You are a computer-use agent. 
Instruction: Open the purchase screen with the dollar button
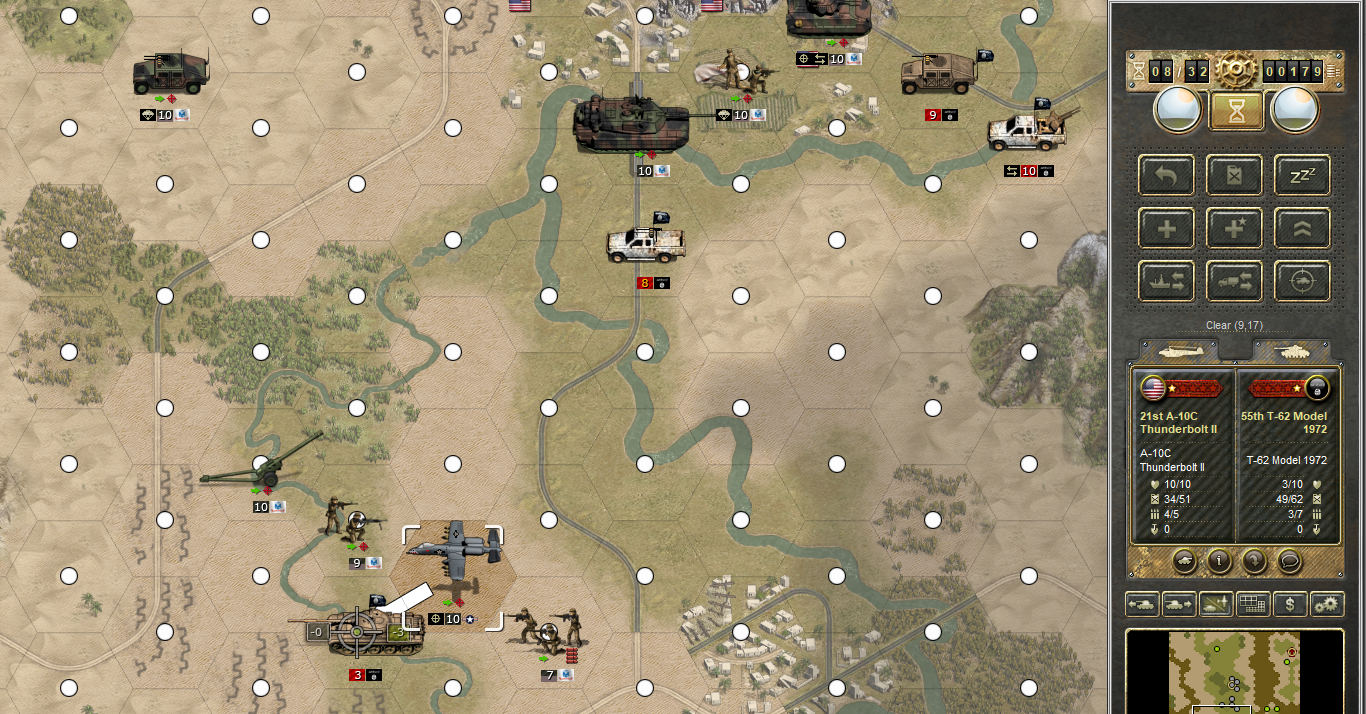tap(1291, 604)
